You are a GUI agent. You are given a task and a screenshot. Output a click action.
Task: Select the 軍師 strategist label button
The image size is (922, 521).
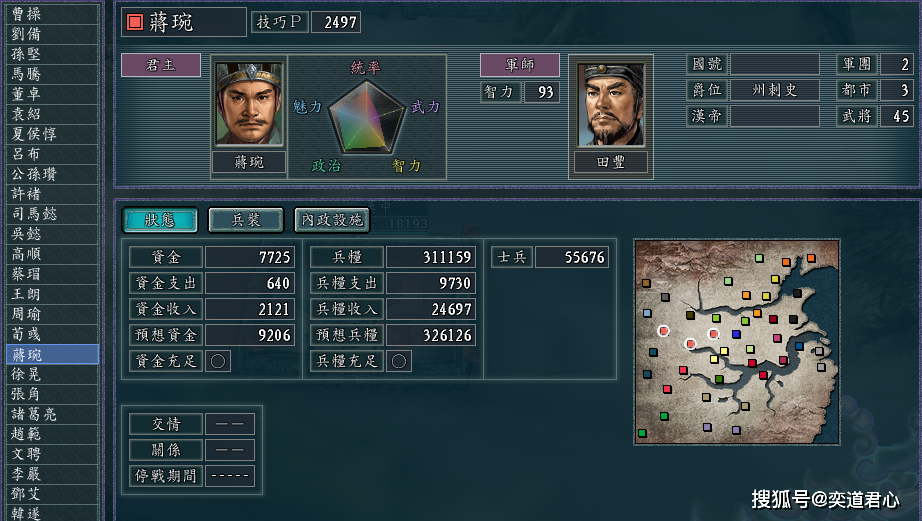[519, 65]
